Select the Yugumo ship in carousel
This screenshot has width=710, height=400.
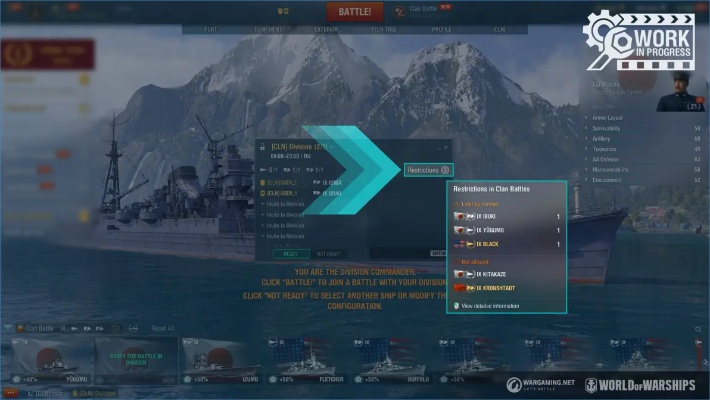click(50, 360)
